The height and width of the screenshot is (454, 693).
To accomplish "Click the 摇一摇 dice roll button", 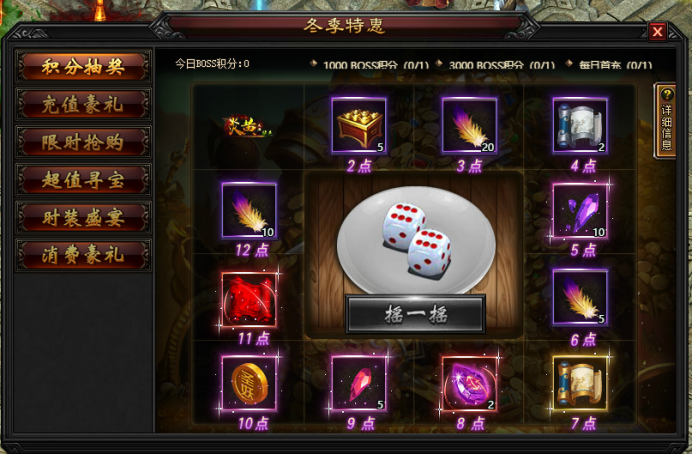I will point(414,314).
